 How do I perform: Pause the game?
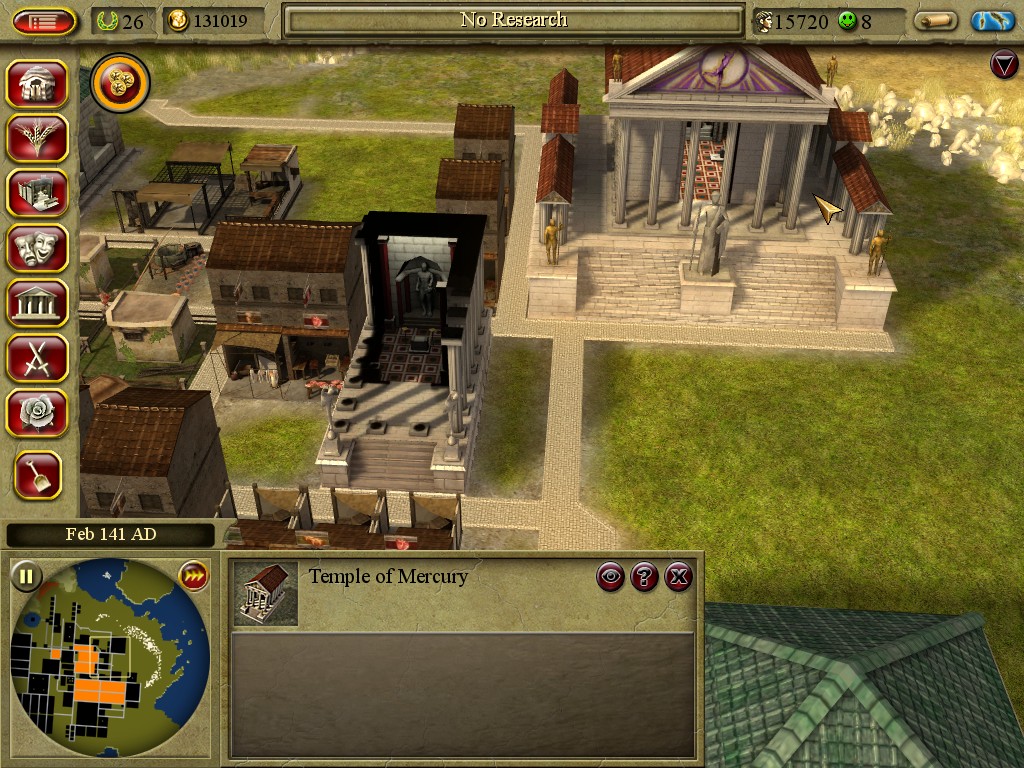tap(27, 576)
